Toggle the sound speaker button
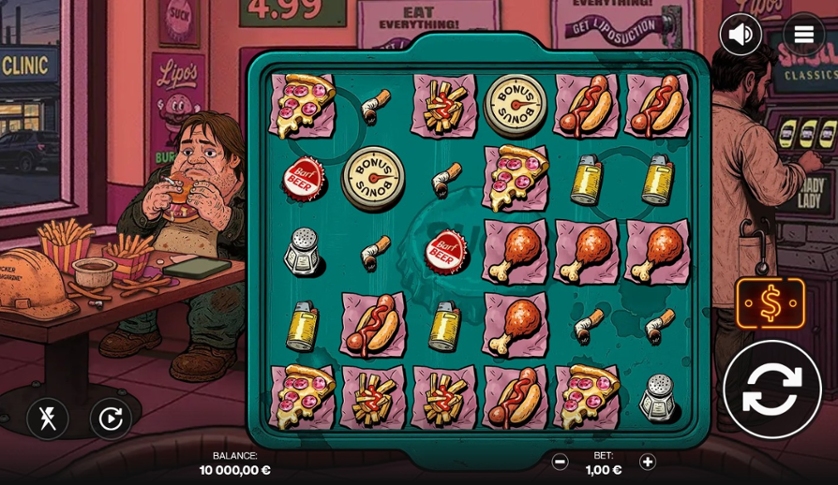 [x=740, y=35]
